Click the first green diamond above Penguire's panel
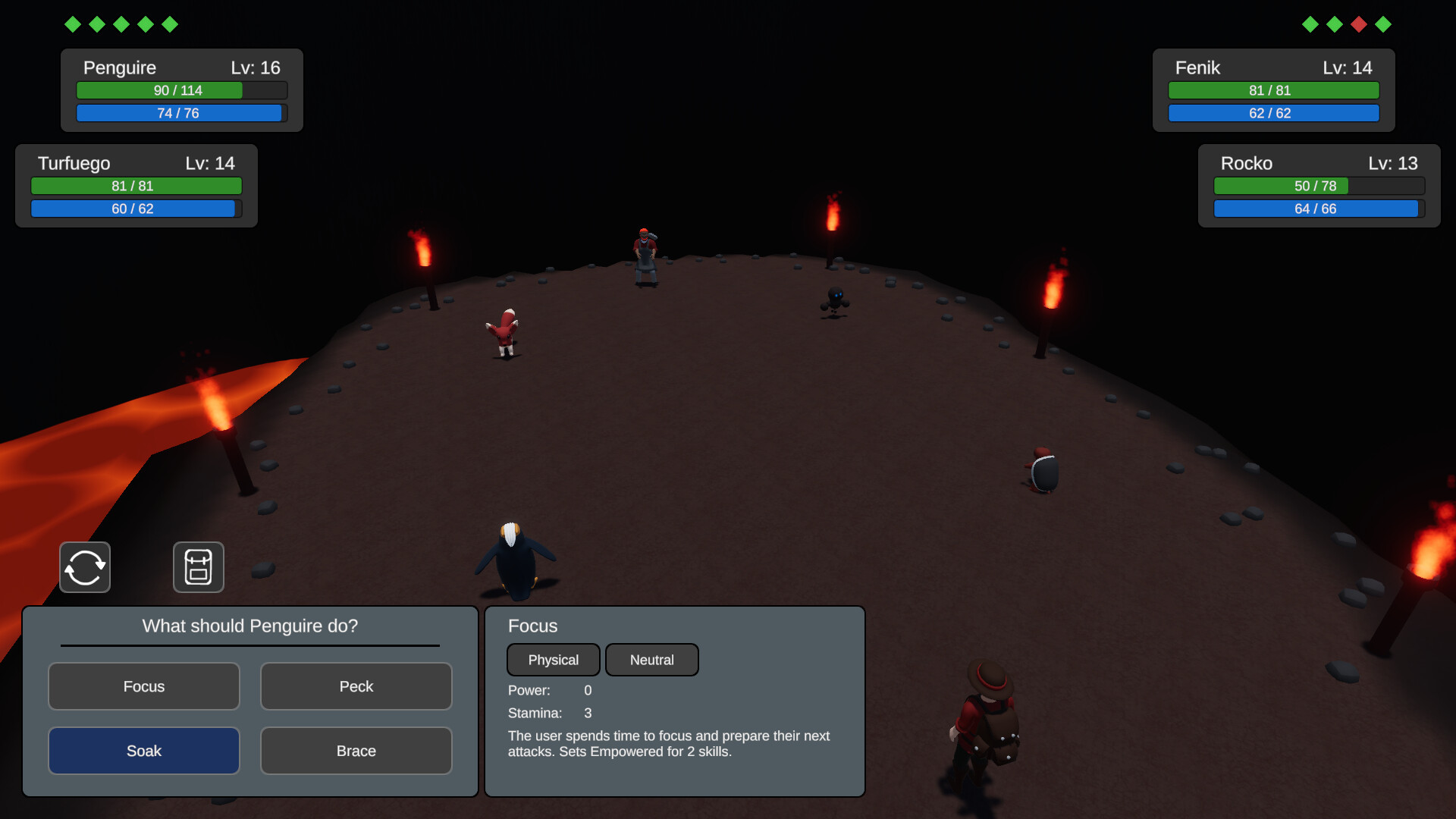The width and height of the screenshot is (1456, 819). coord(72,24)
